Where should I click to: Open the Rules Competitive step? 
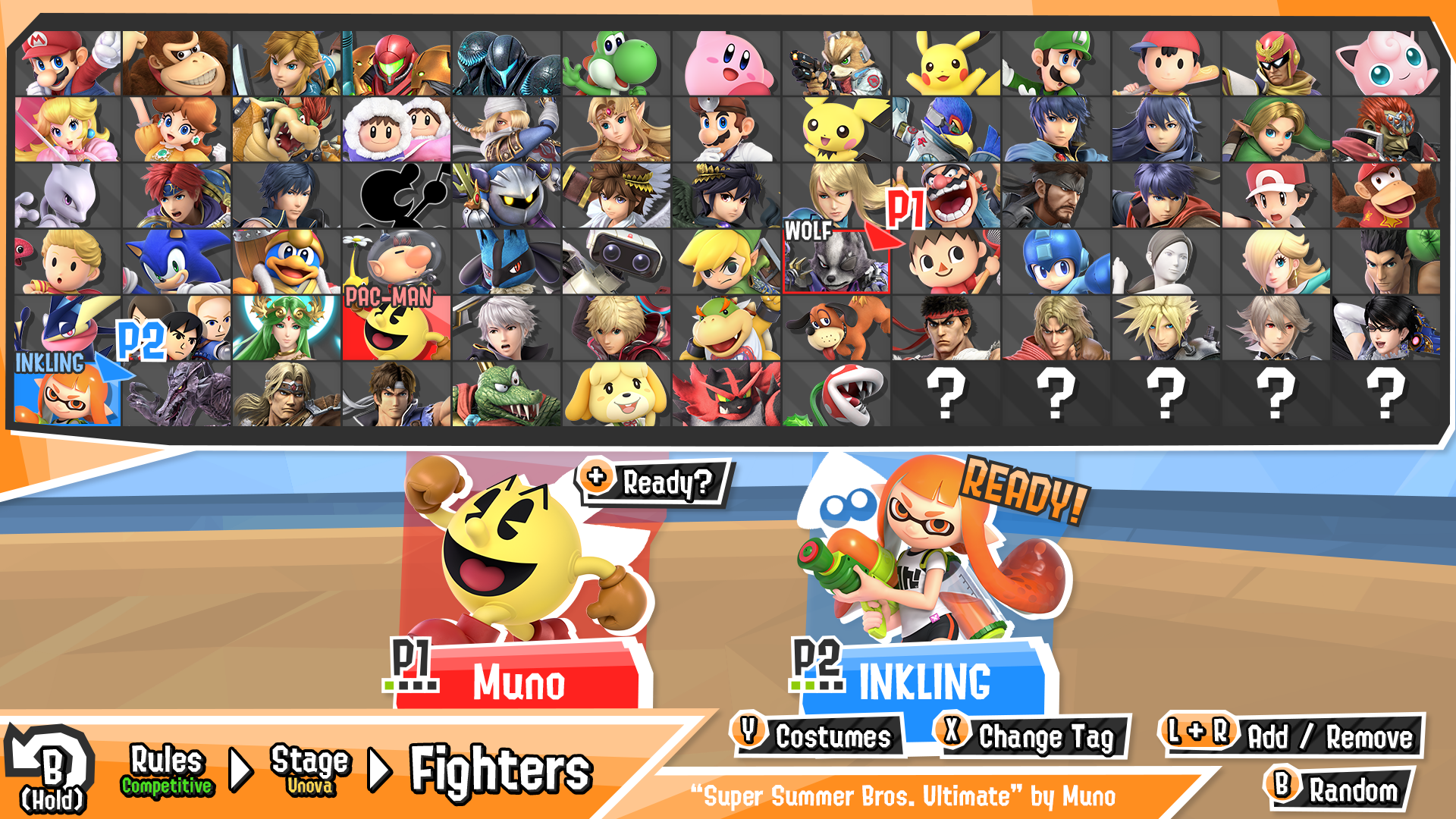click(167, 770)
